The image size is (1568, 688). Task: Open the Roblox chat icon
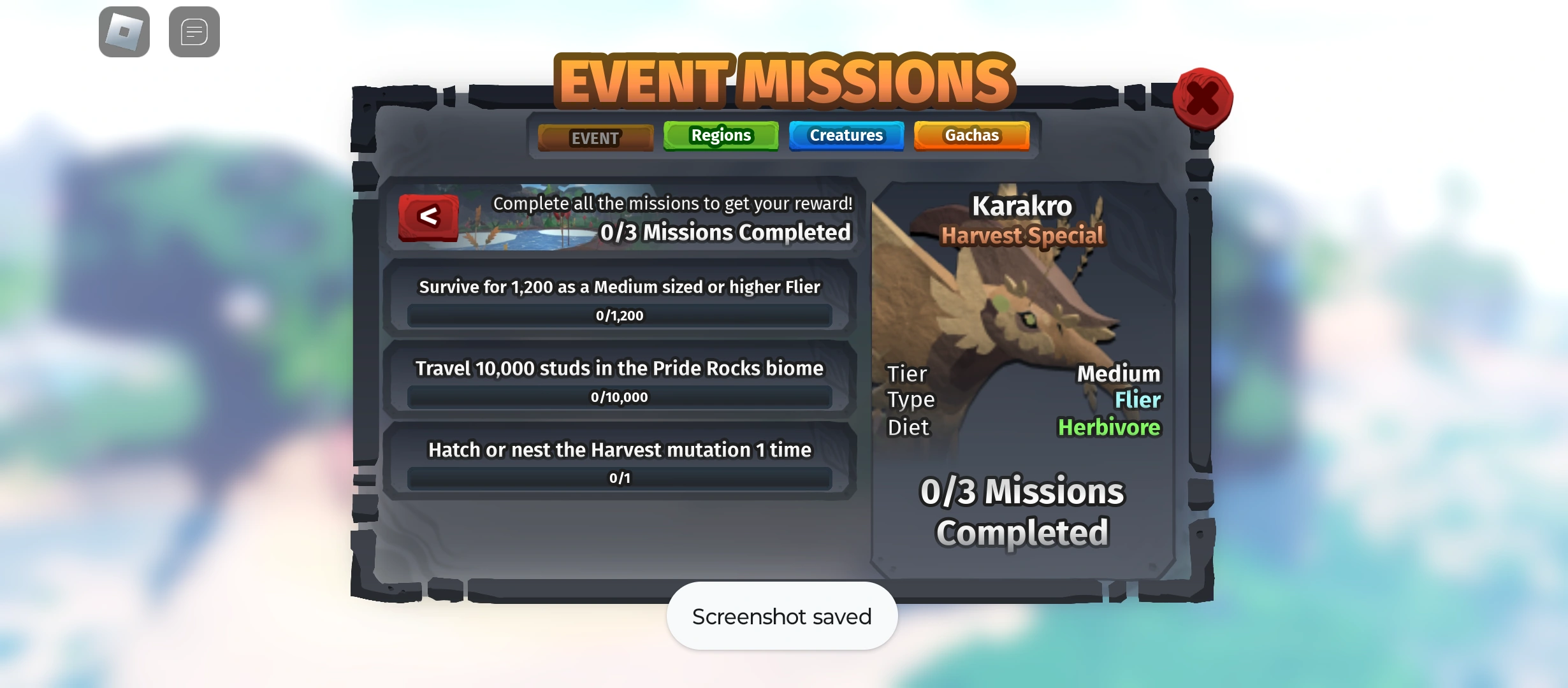click(x=194, y=31)
